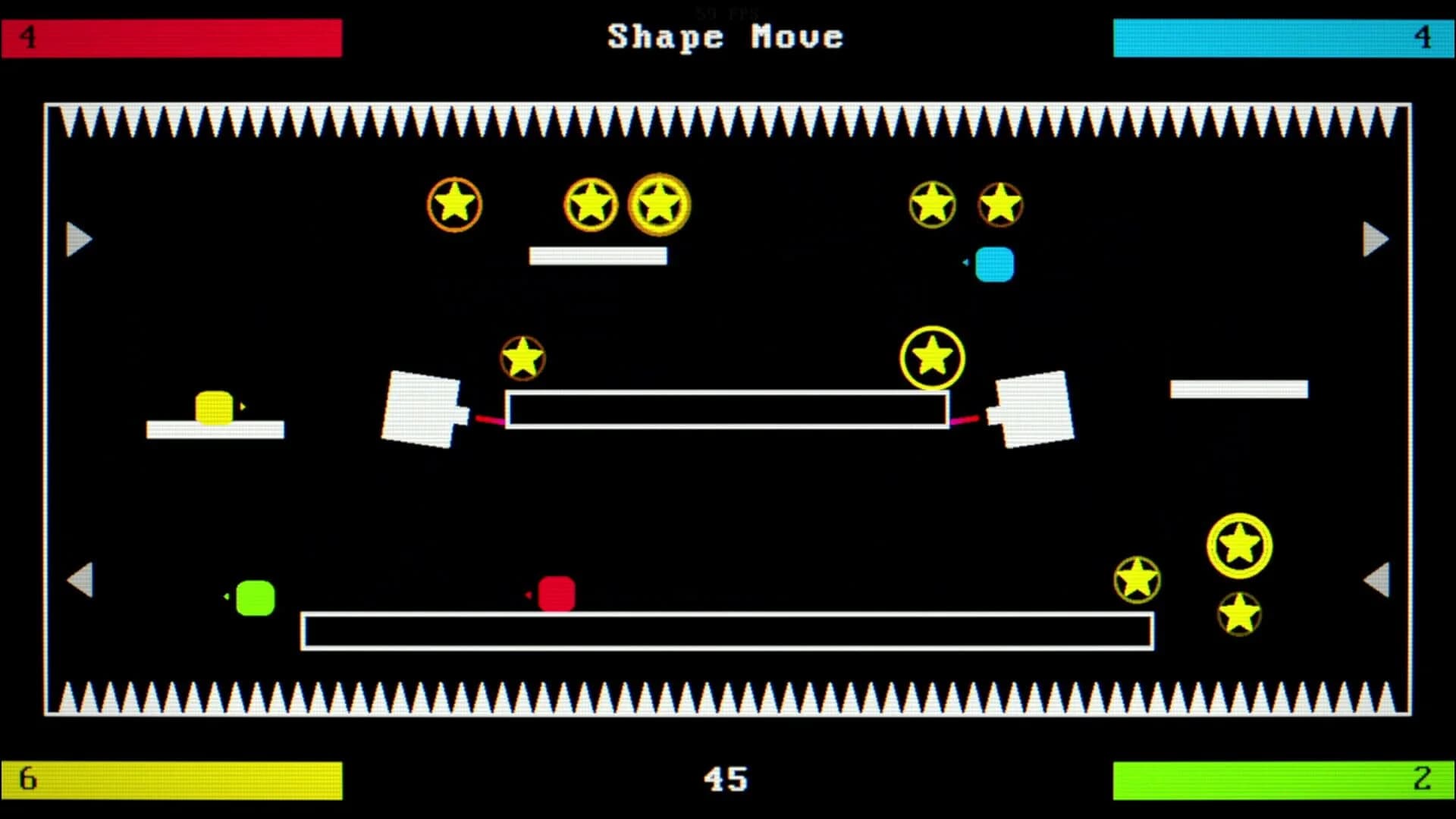
Task: Select the small star below the big bottom-right coin
Action: point(1238,614)
